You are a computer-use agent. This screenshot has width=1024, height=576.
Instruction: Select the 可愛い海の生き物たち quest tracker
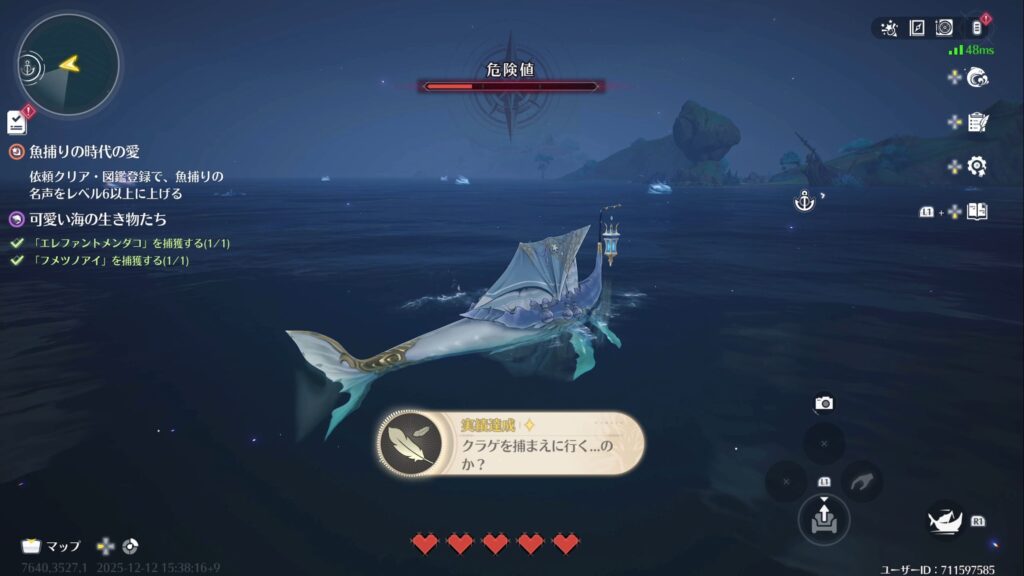click(97, 219)
